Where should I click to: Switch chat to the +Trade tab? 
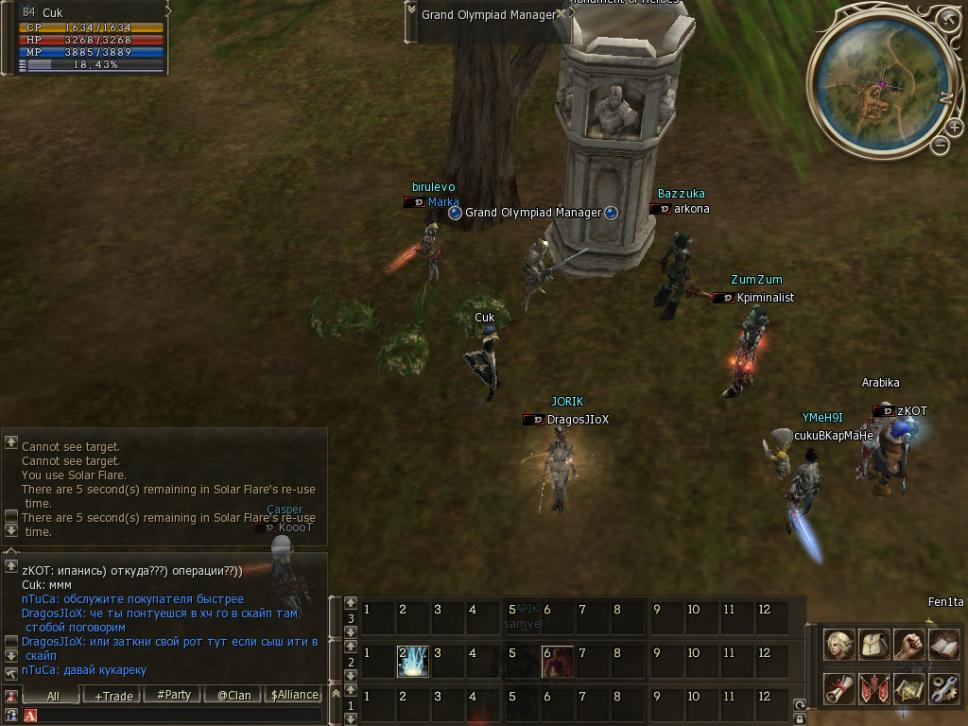(x=111, y=695)
